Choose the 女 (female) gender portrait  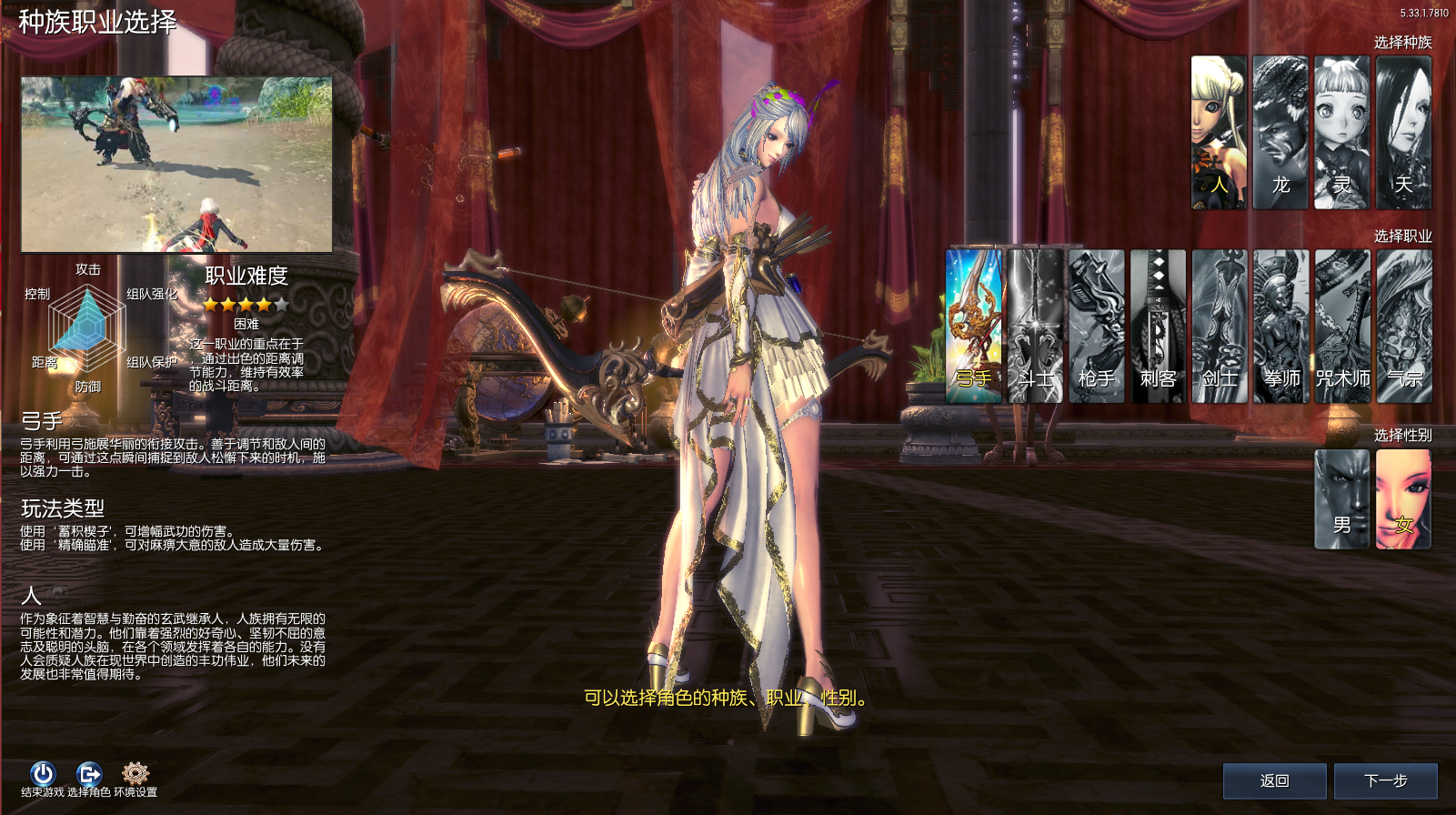pyautogui.click(x=1403, y=499)
